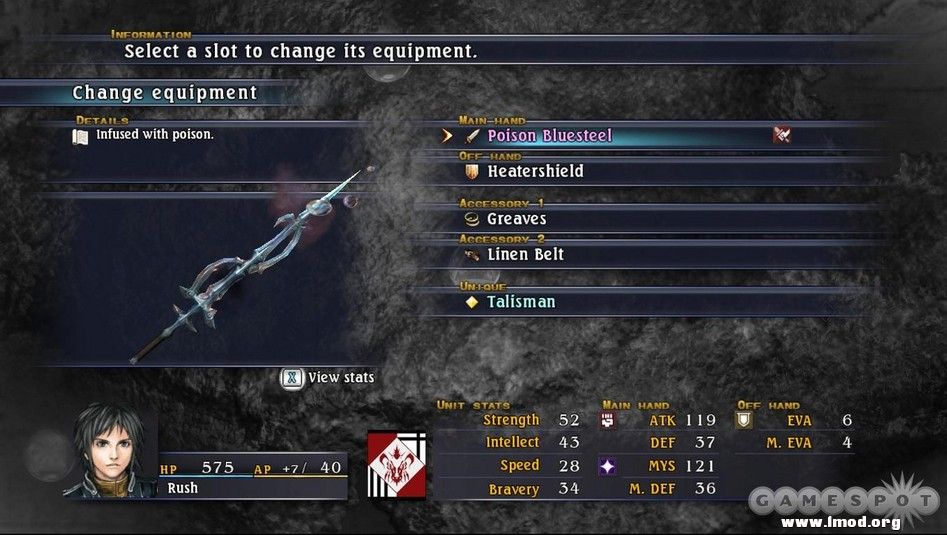
Task: Pick the Linen Belt accessory slot
Action: [525, 254]
